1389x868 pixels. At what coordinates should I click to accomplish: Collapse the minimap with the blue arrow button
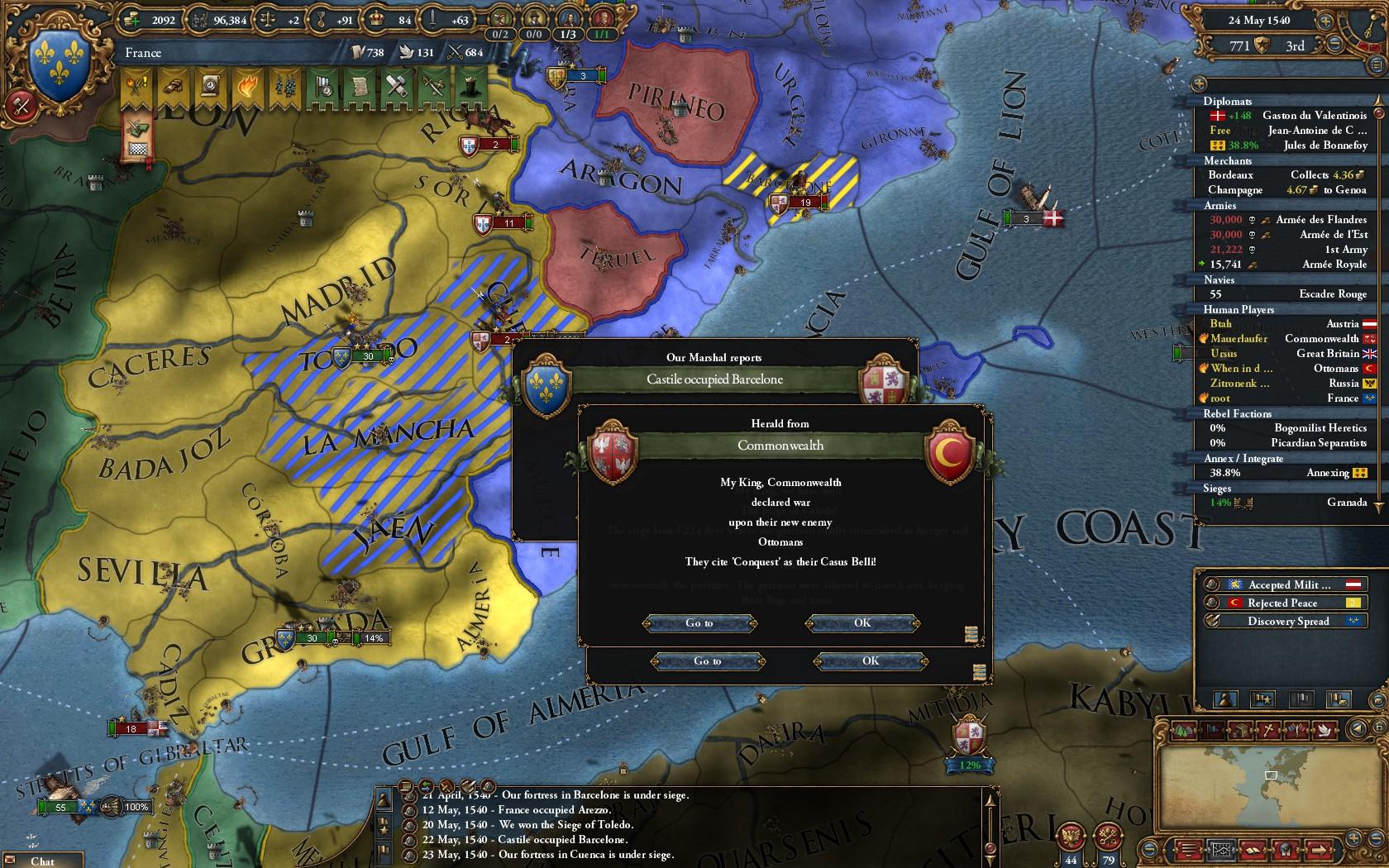coord(1358,729)
